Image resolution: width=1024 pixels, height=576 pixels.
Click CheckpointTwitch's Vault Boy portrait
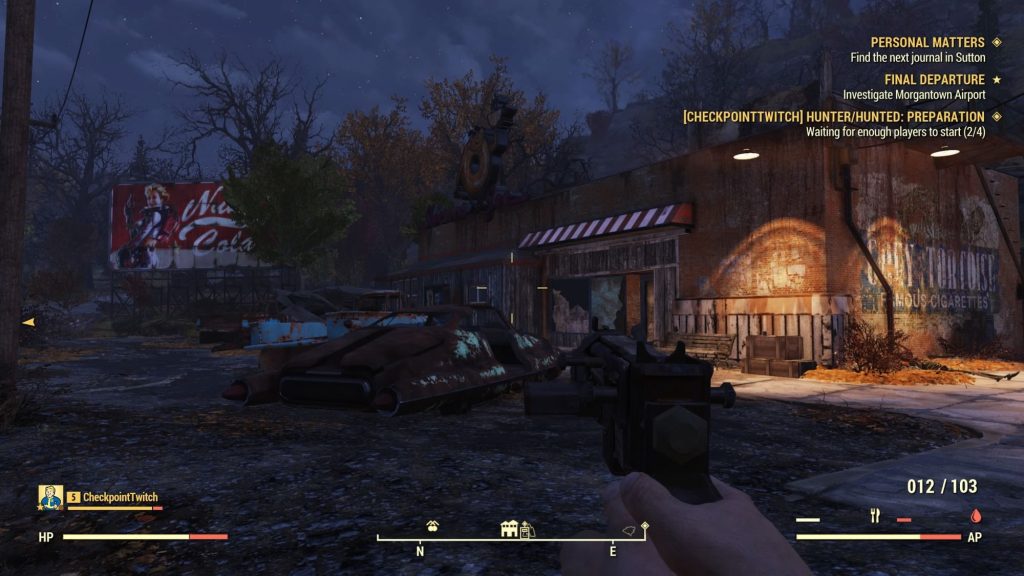point(51,497)
